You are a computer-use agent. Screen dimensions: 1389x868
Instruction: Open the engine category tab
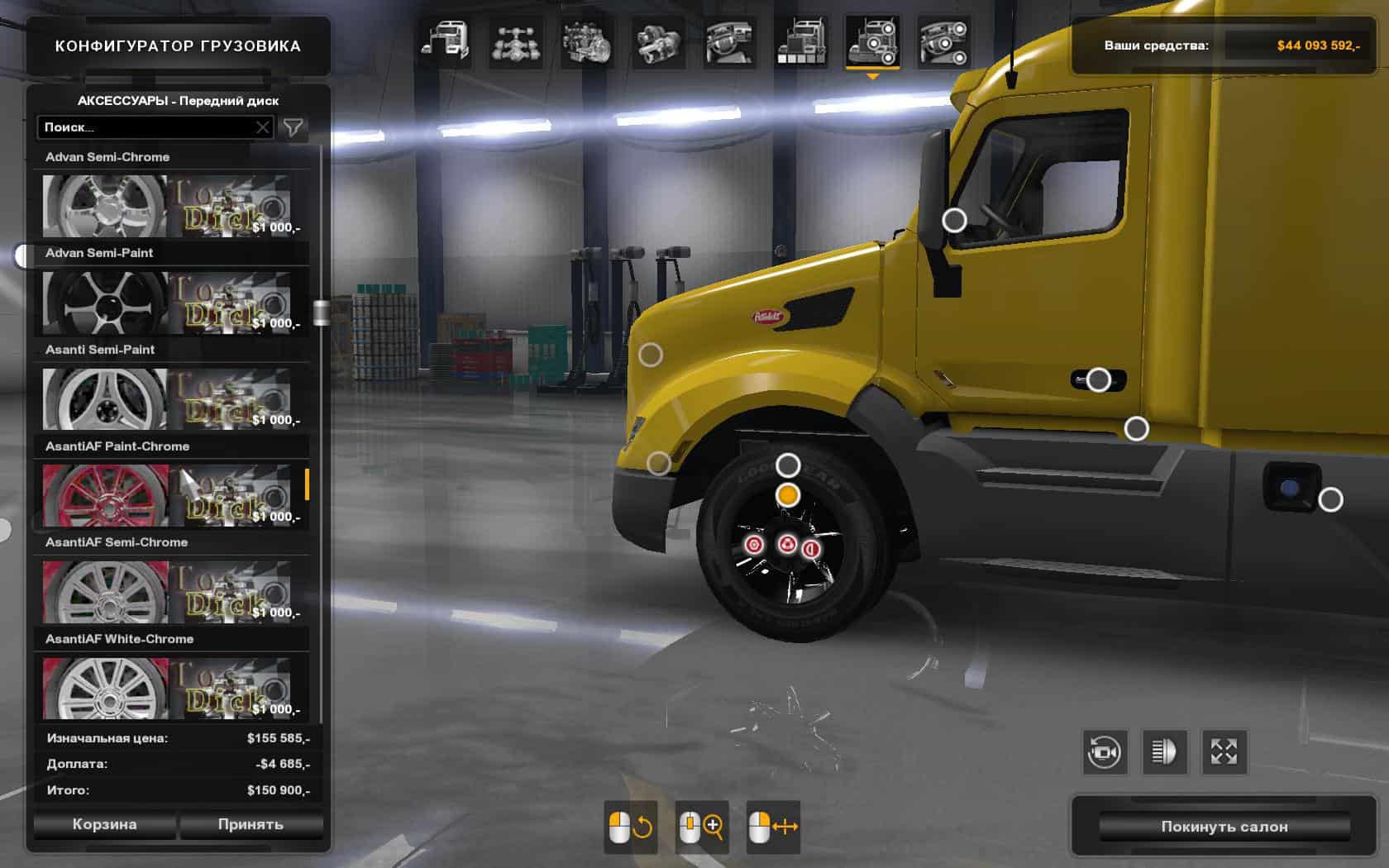point(587,41)
